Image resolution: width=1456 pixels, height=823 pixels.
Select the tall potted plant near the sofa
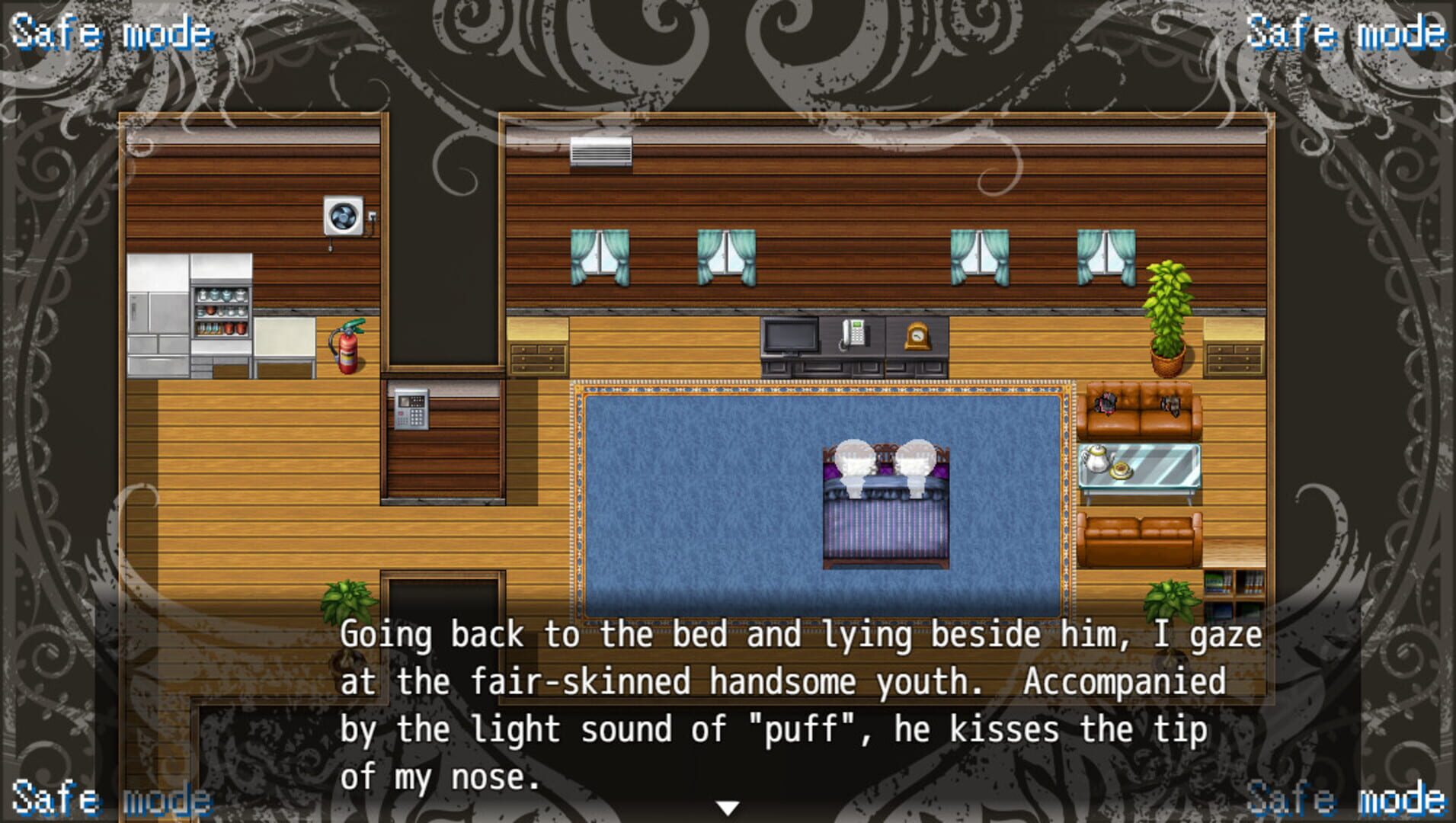coord(1166,312)
